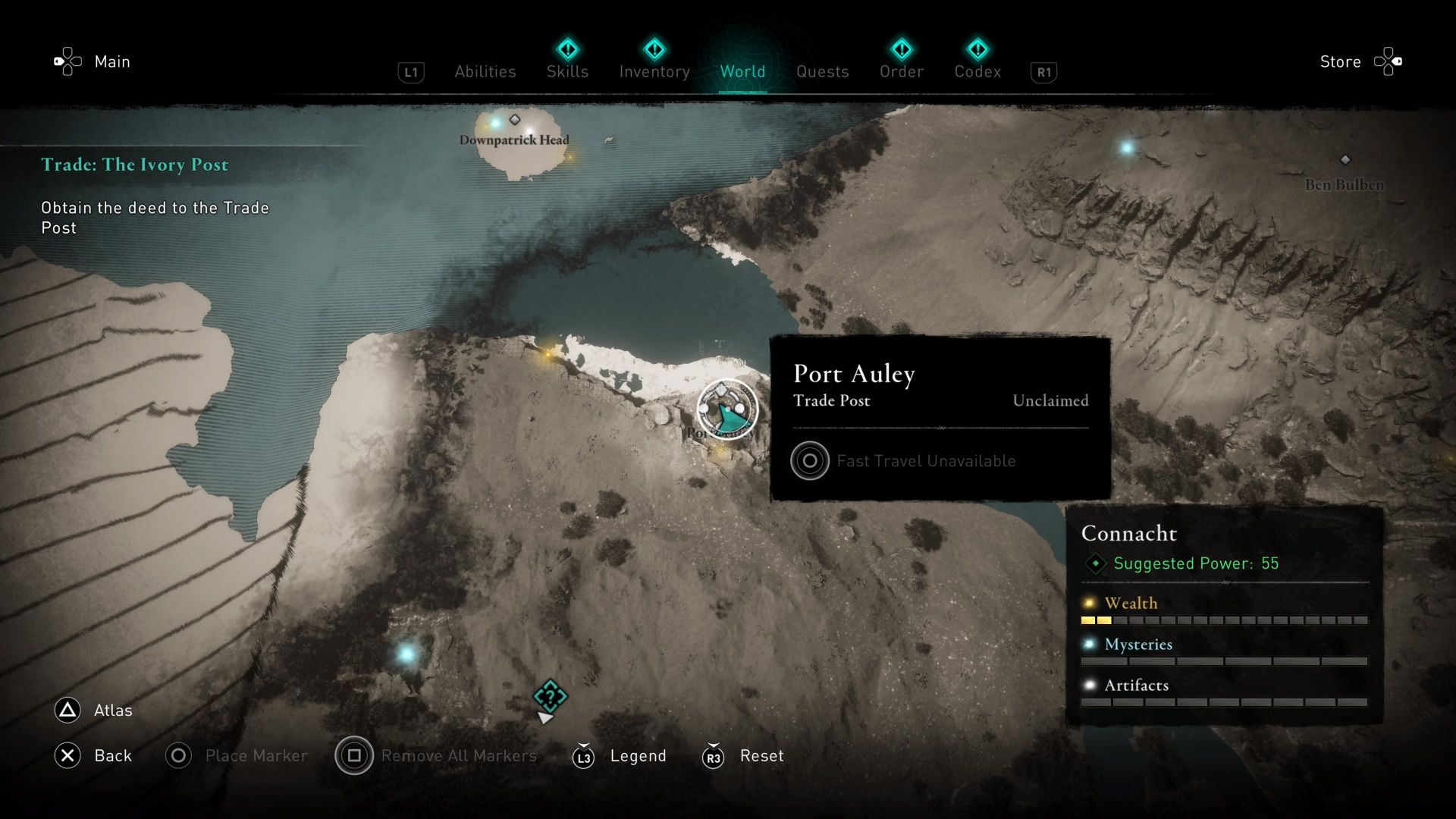Screen dimensions: 1456x819
Task: Click the Skills diamond icon in top bar
Action: (567, 49)
